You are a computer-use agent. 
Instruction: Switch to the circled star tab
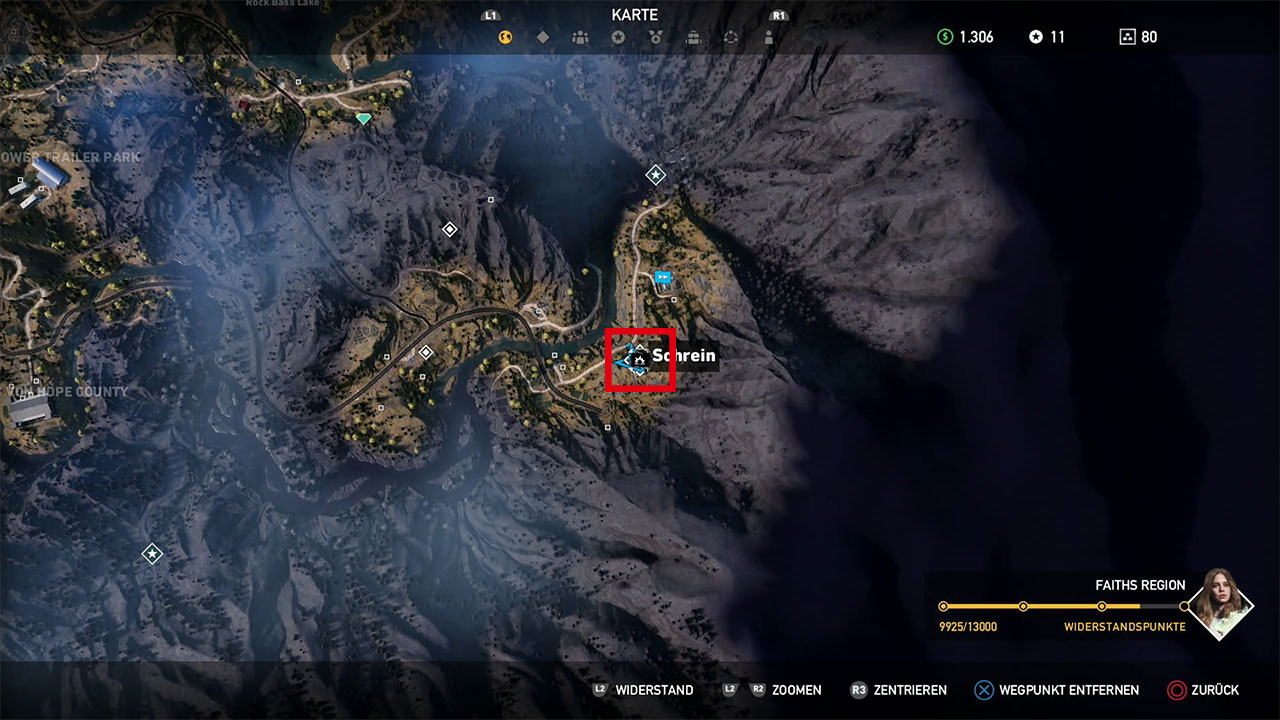point(618,38)
